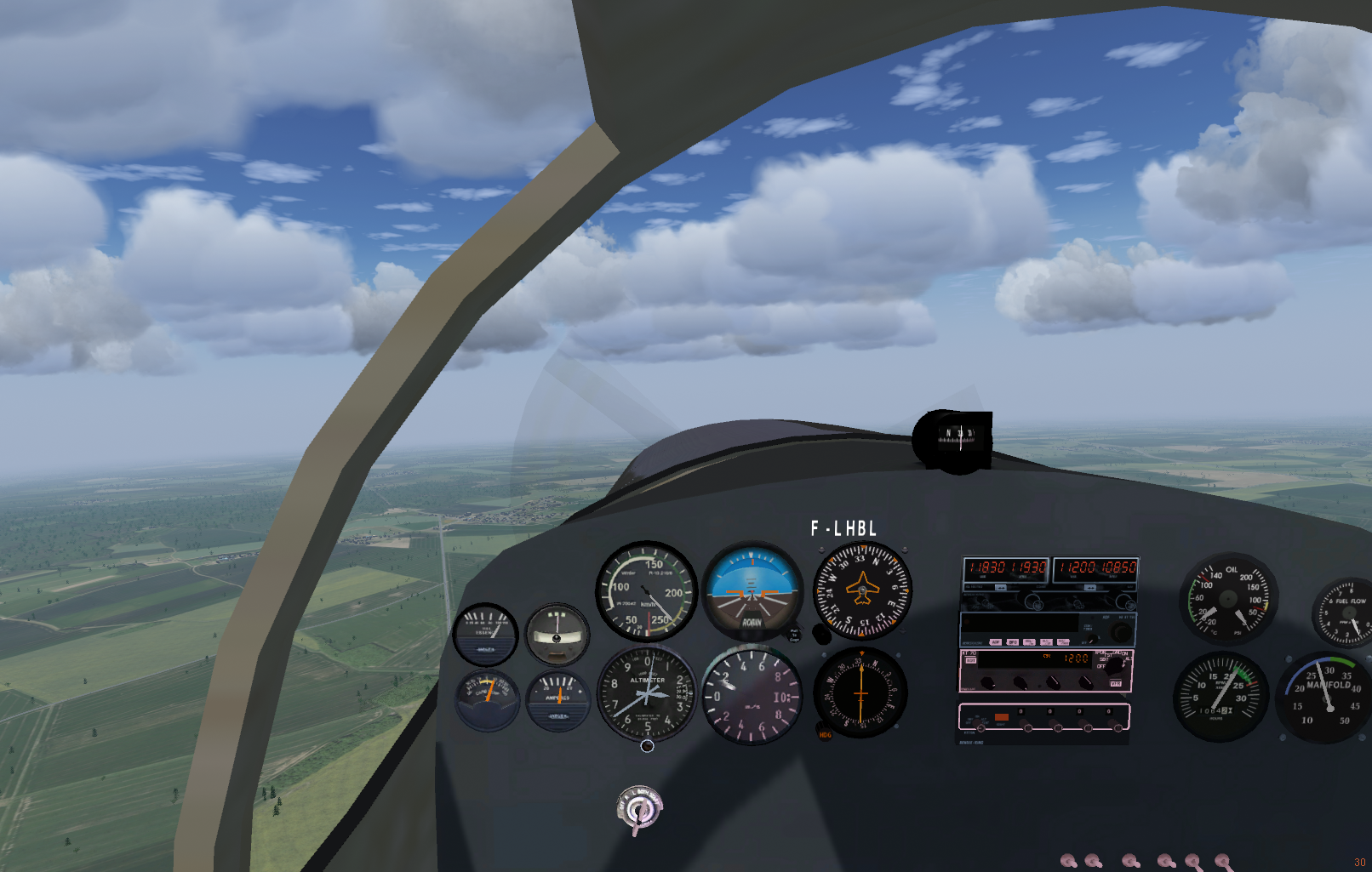The height and width of the screenshot is (872, 1372).
Task: Push the BFO button on the ADF receiver
Action: tap(1013, 642)
